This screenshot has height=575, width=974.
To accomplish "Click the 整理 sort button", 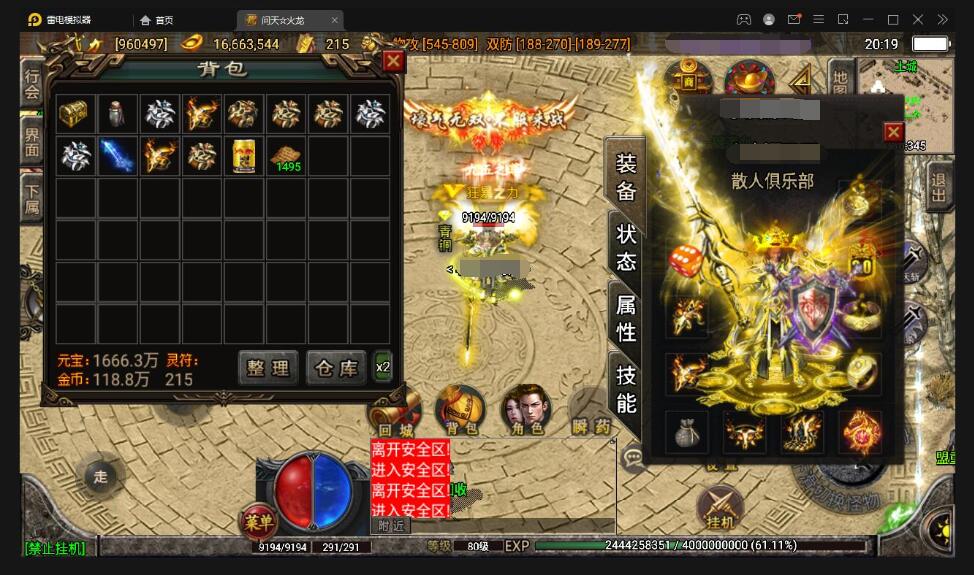I will coord(268,367).
